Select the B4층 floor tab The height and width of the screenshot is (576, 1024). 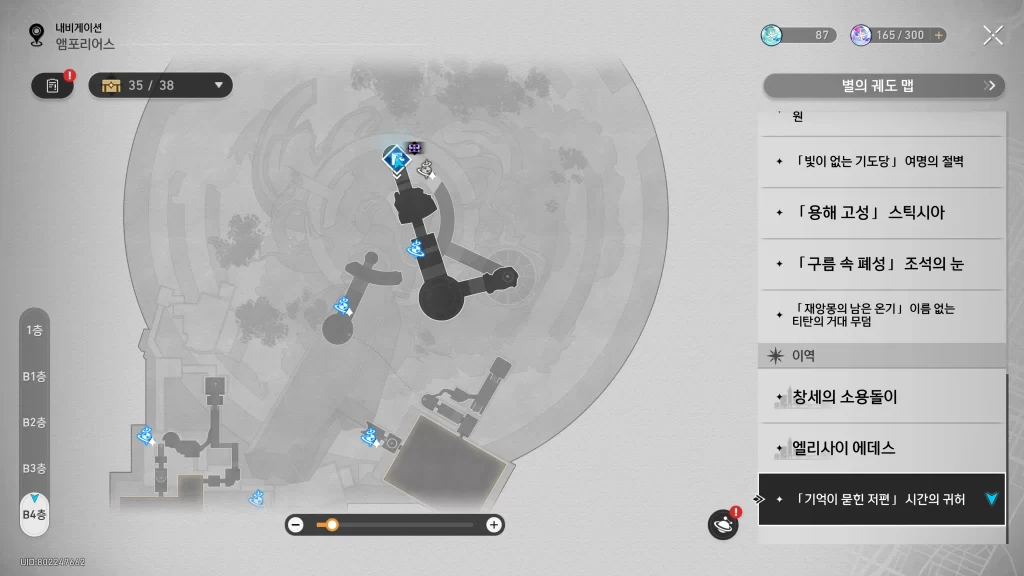[x=34, y=514]
